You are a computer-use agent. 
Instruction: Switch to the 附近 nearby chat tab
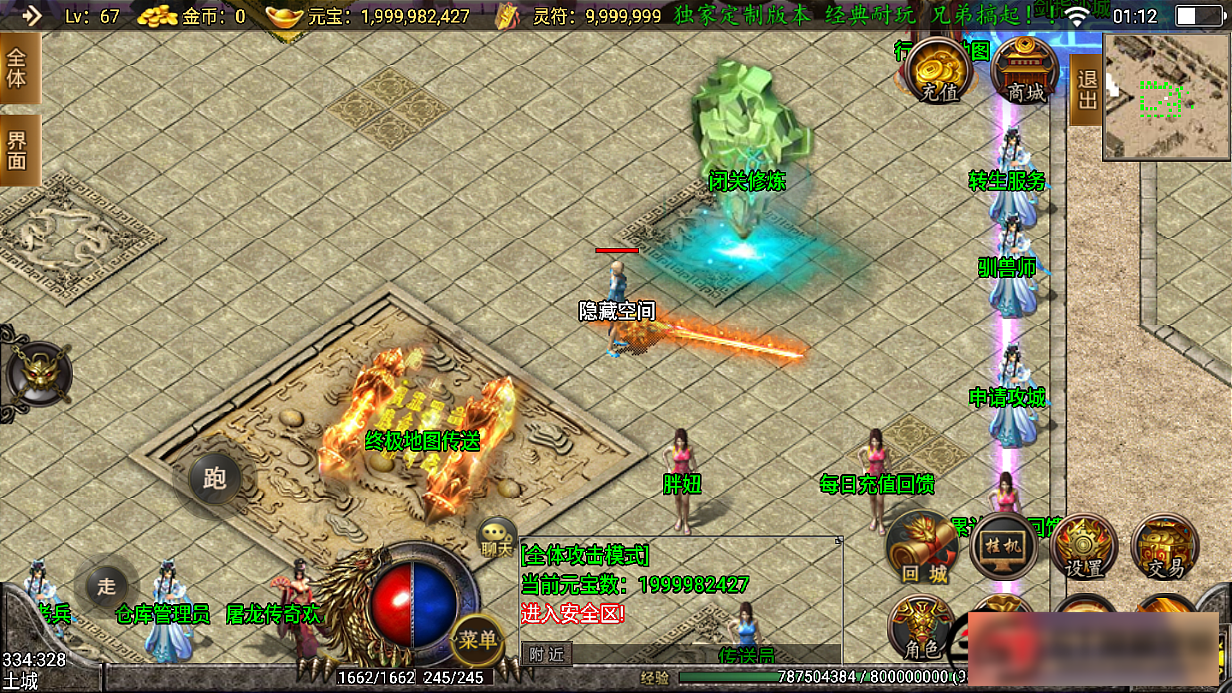click(x=546, y=654)
